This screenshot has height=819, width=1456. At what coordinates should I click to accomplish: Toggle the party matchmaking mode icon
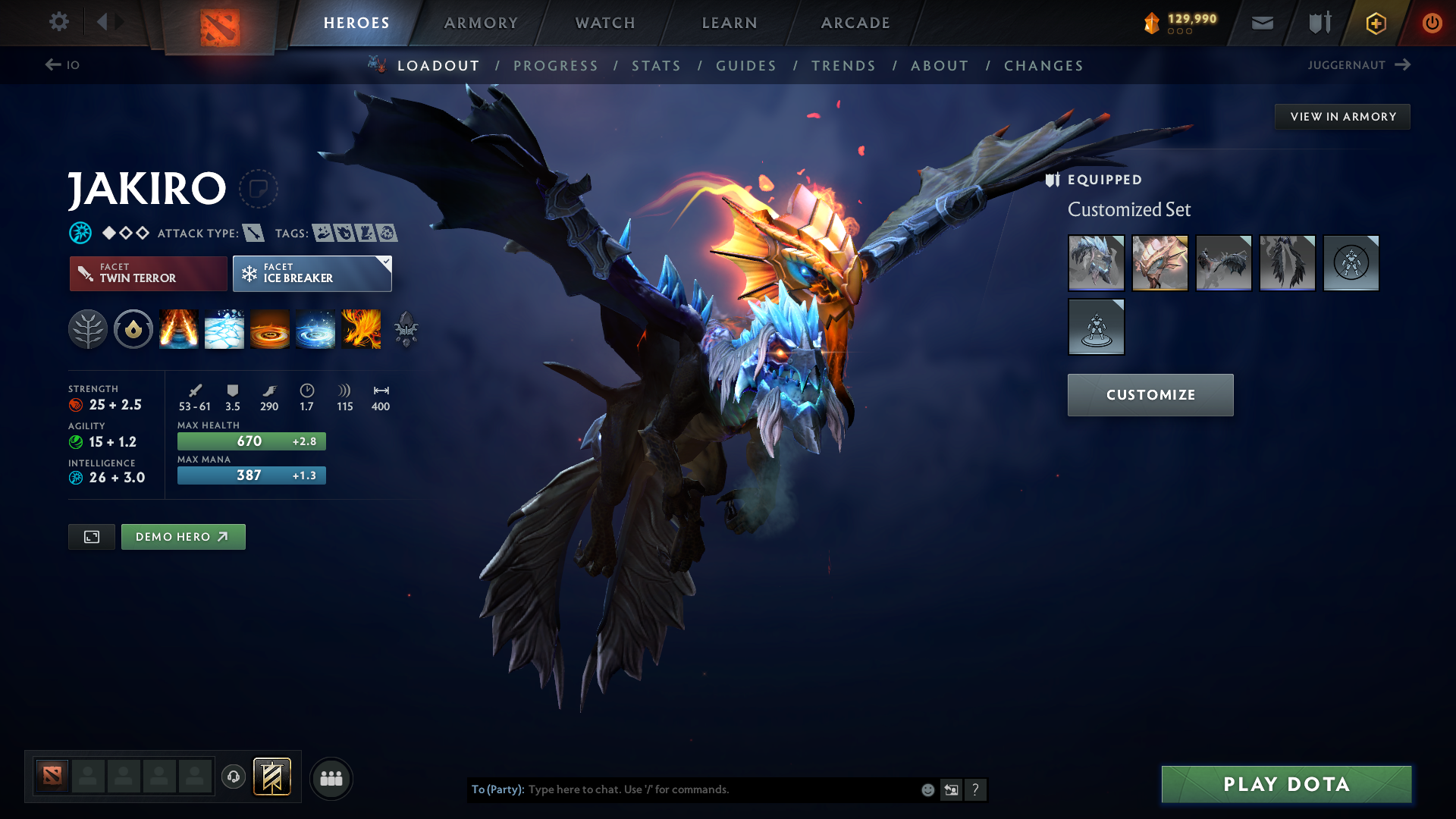coord(331,778)
